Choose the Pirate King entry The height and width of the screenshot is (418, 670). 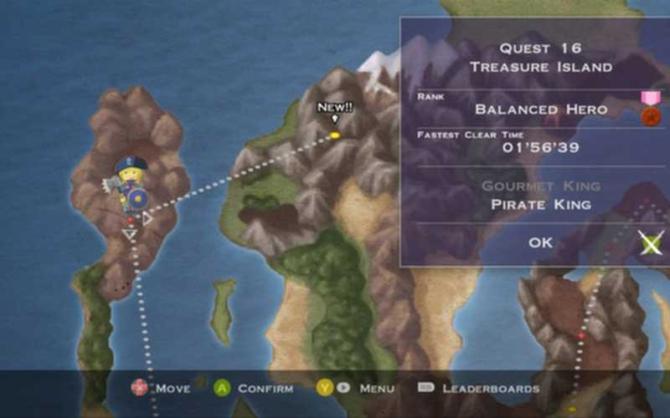coord(540,204)
